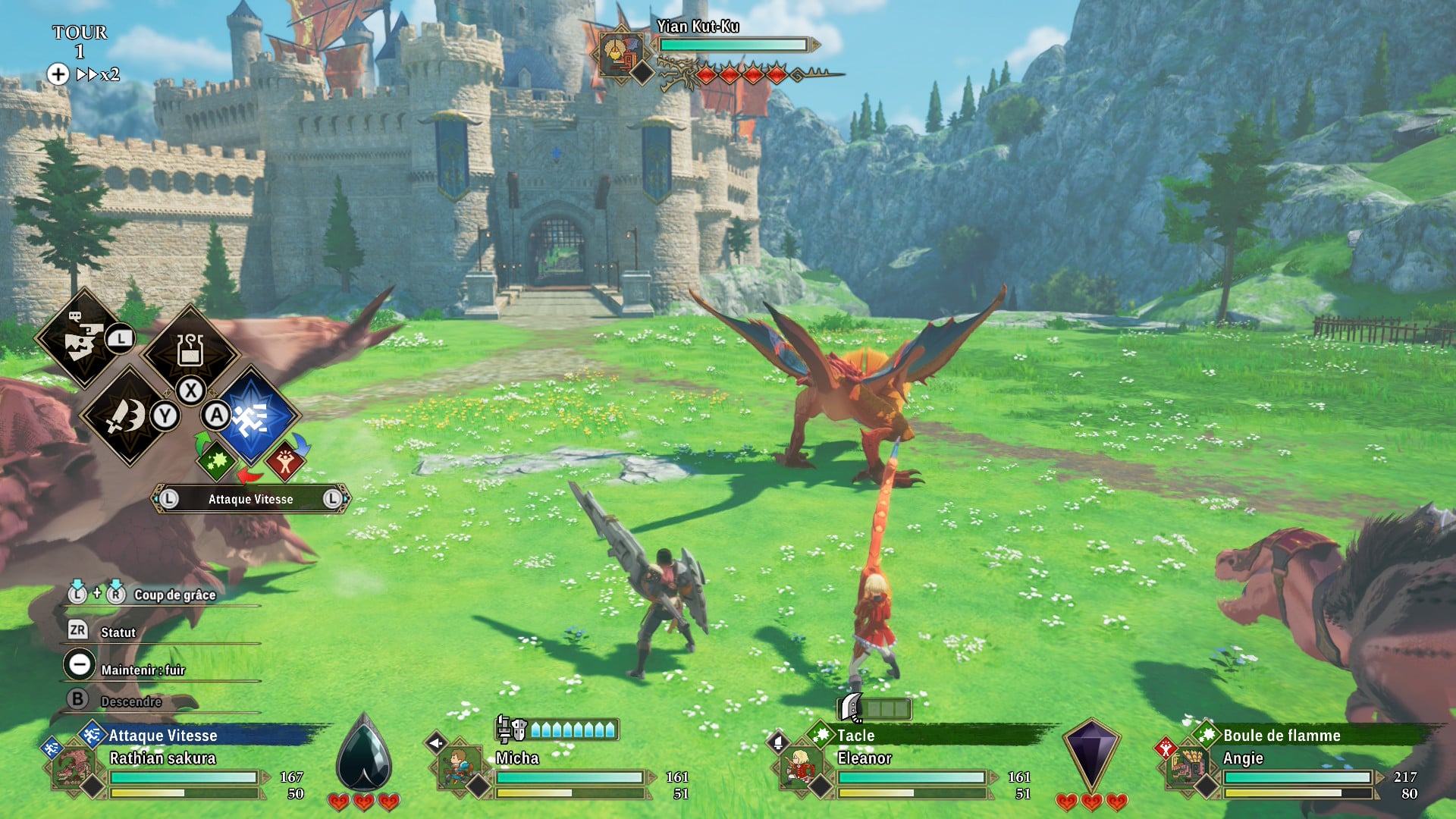Toggle the x2 battle speed indicator
This screenshot has height=819, width=1456.
(99, 74)
